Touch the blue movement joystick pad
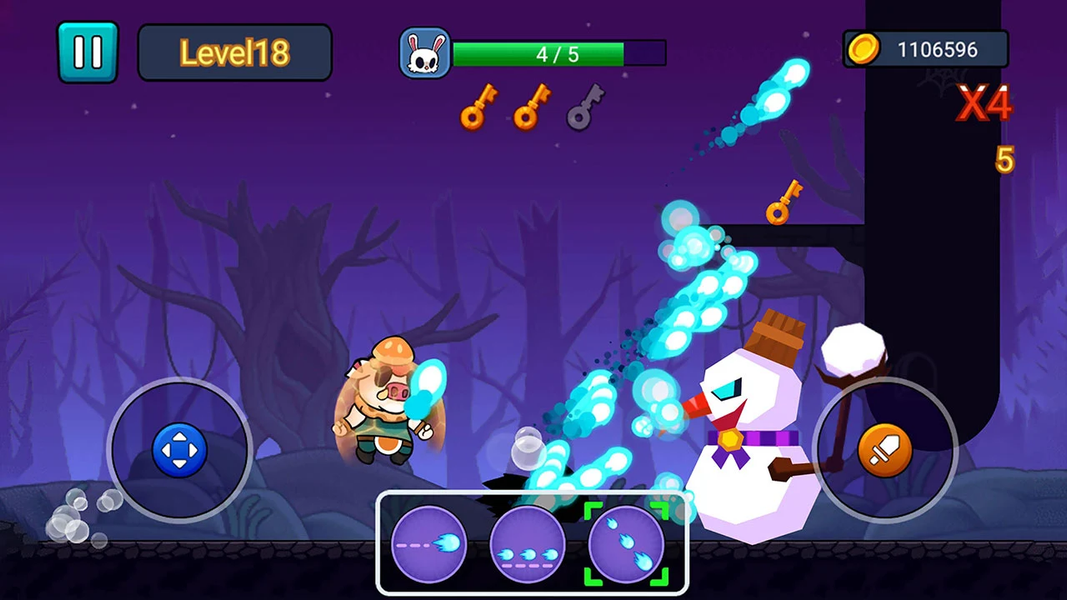The image size is (1067, 600). pyautogui.click(x=179, y=450)
